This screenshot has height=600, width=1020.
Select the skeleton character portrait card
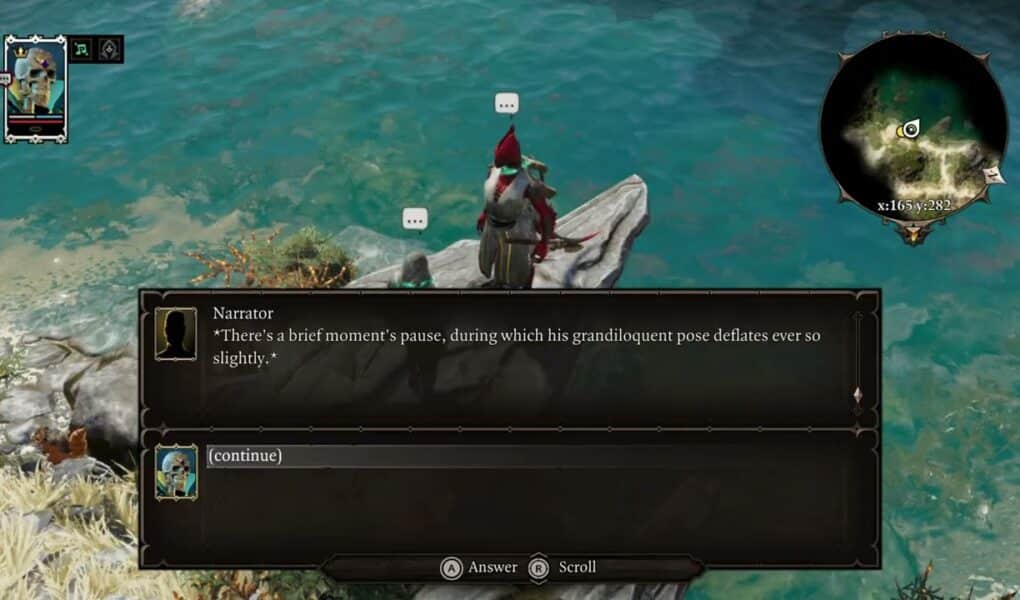click(x=35, y=88)
